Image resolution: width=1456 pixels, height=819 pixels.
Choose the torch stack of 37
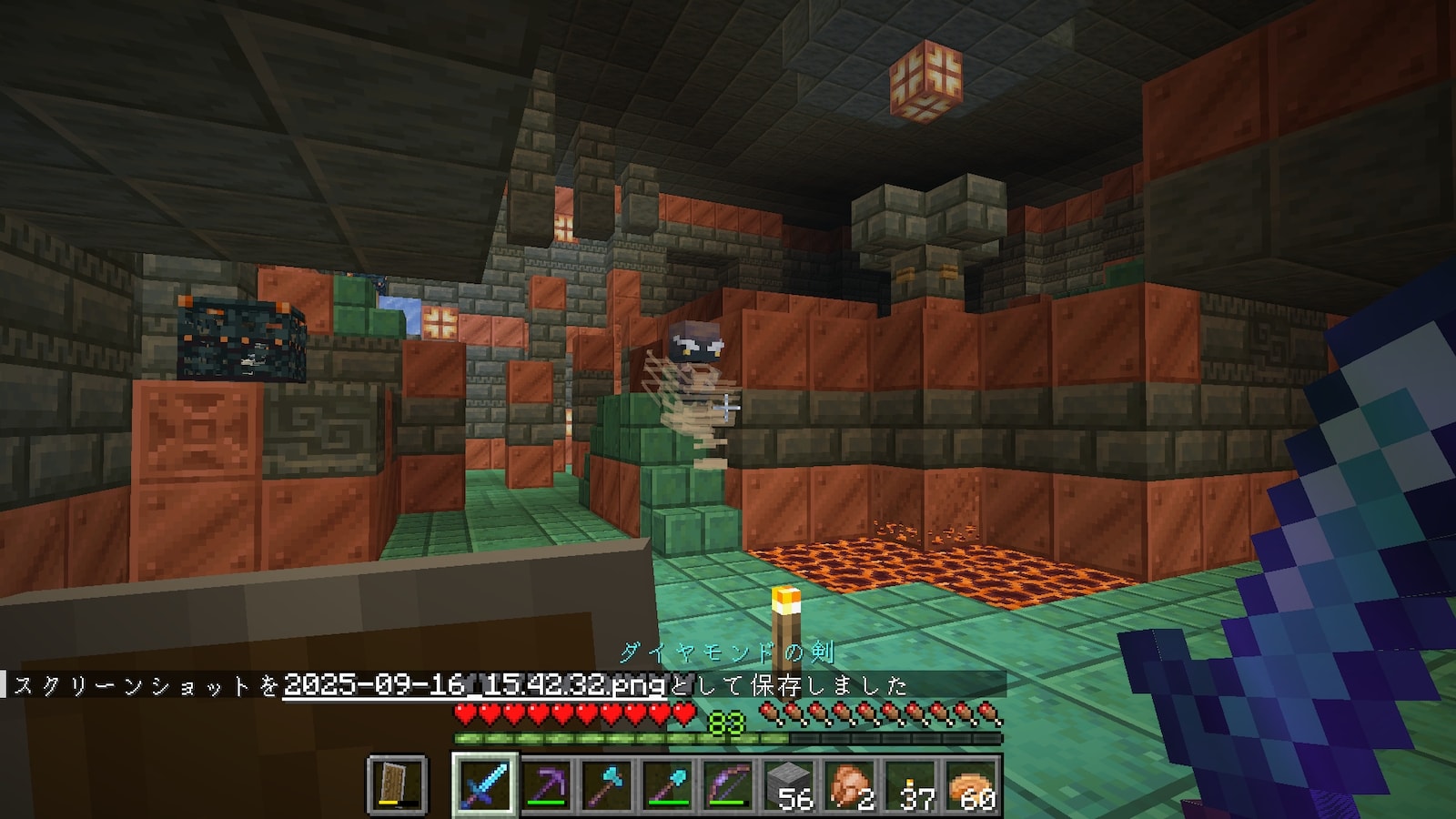click(912, 784)
